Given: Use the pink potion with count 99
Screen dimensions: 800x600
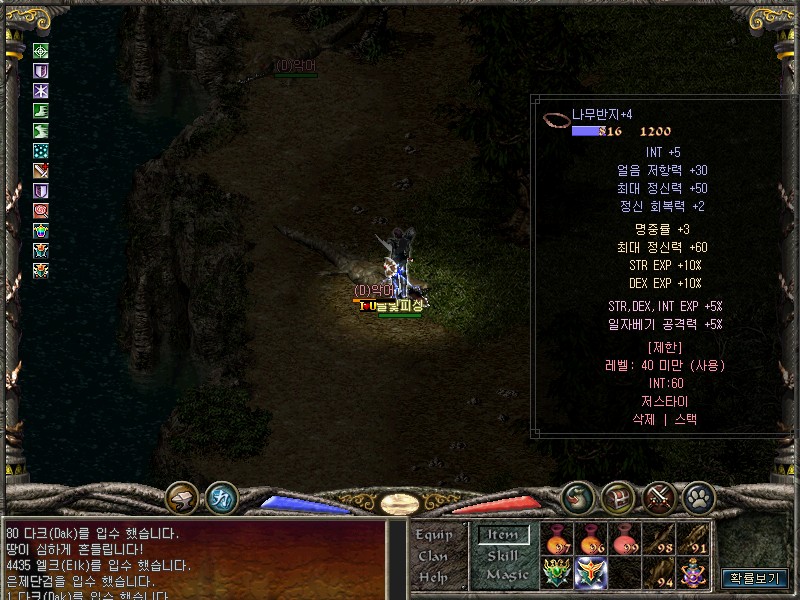Looking at the screenshot, I should [624, 539].
